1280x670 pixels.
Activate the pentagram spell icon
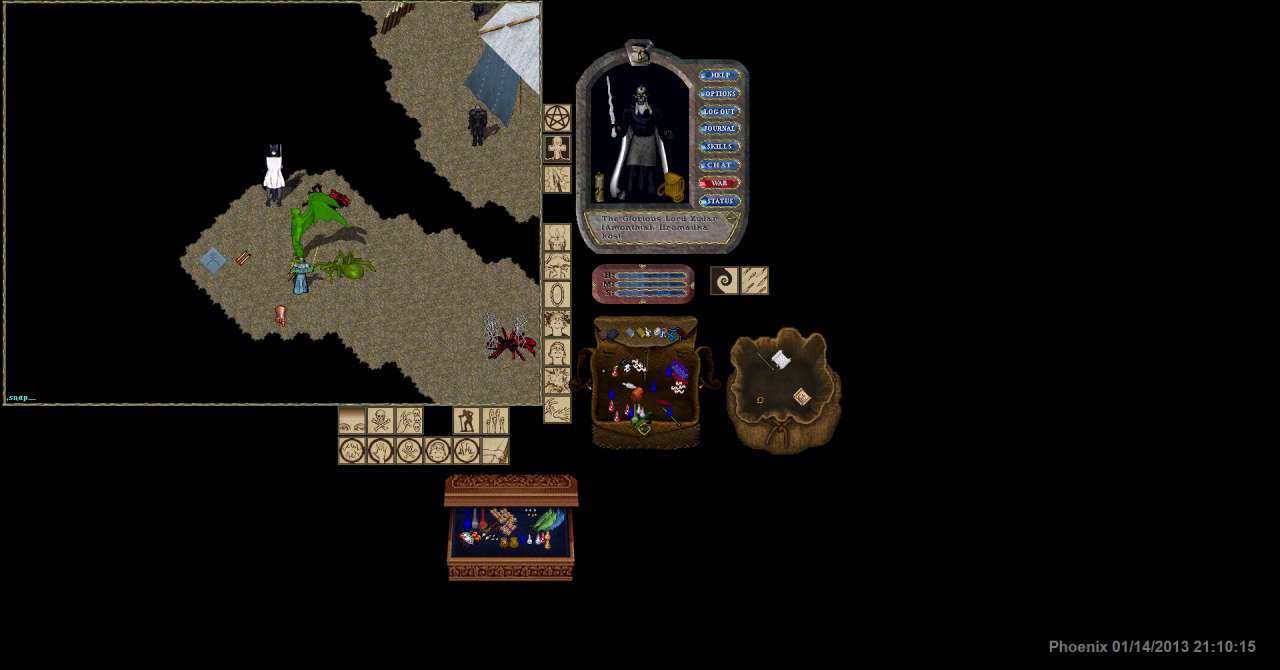tap(557, 119)
